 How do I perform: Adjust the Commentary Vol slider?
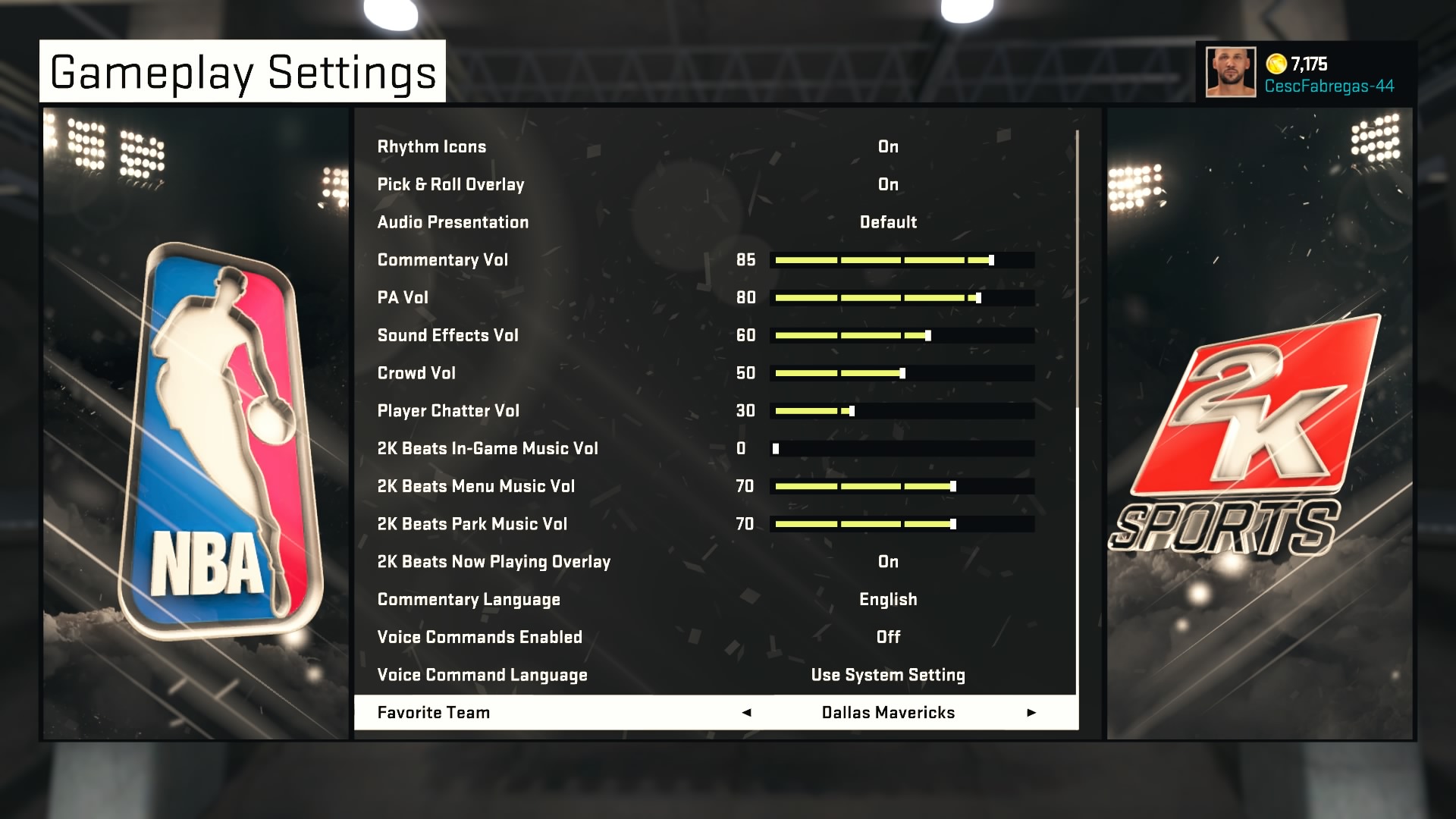pos(902,260)
